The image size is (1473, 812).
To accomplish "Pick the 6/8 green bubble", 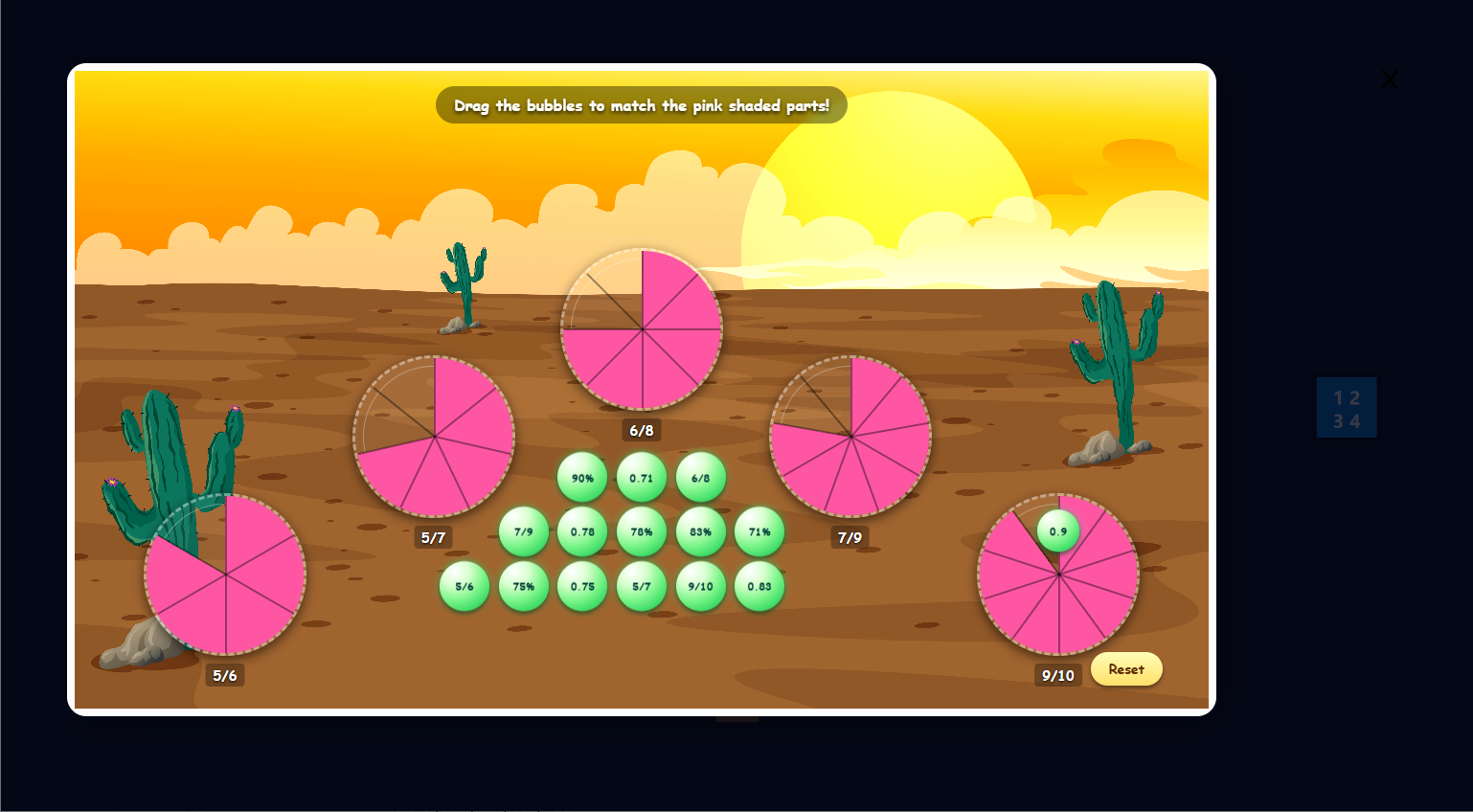I will [701, 476].
